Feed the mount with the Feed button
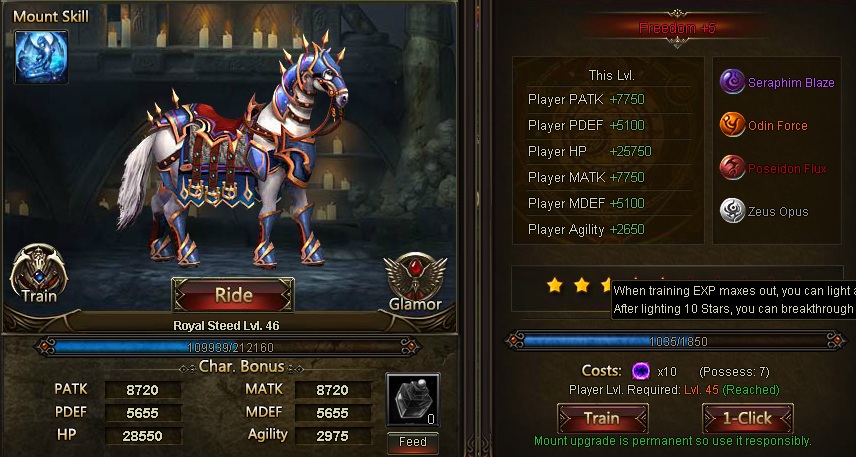This screenshot has height=457, width=856. tap(412, 441)
